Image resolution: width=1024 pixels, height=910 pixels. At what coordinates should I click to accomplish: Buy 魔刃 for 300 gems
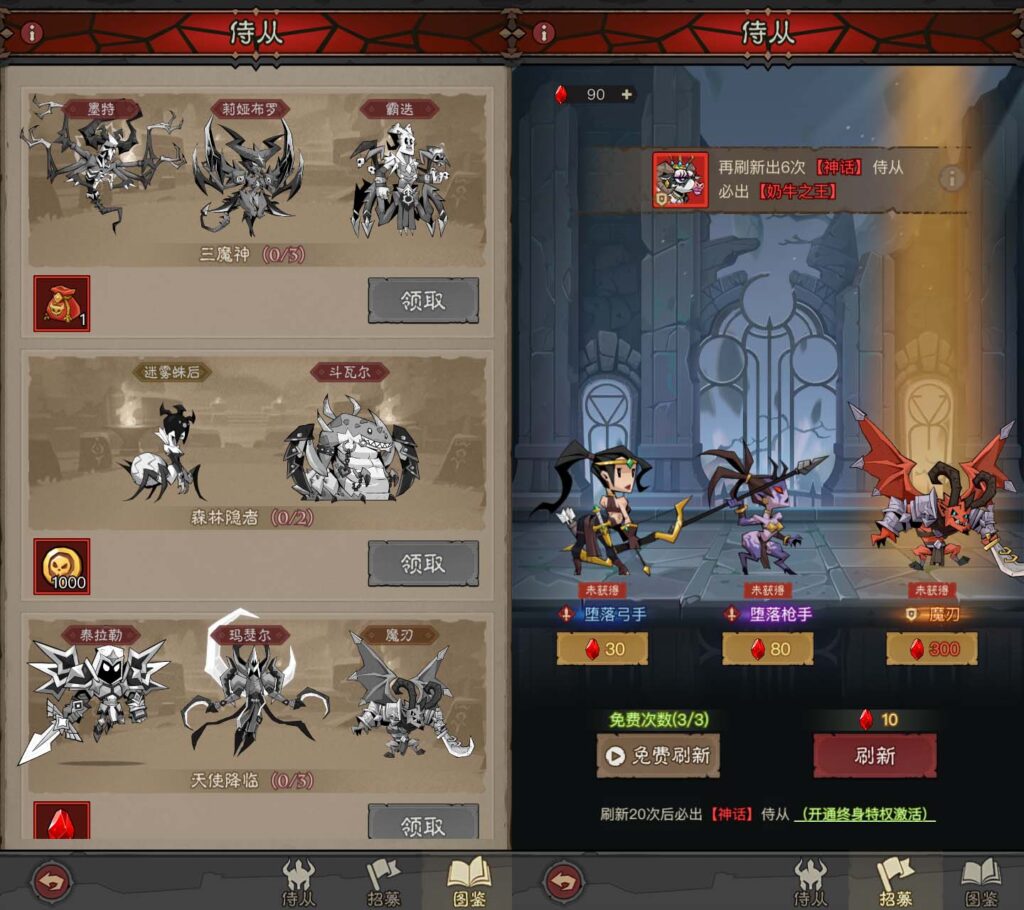[x=931, y=649]
